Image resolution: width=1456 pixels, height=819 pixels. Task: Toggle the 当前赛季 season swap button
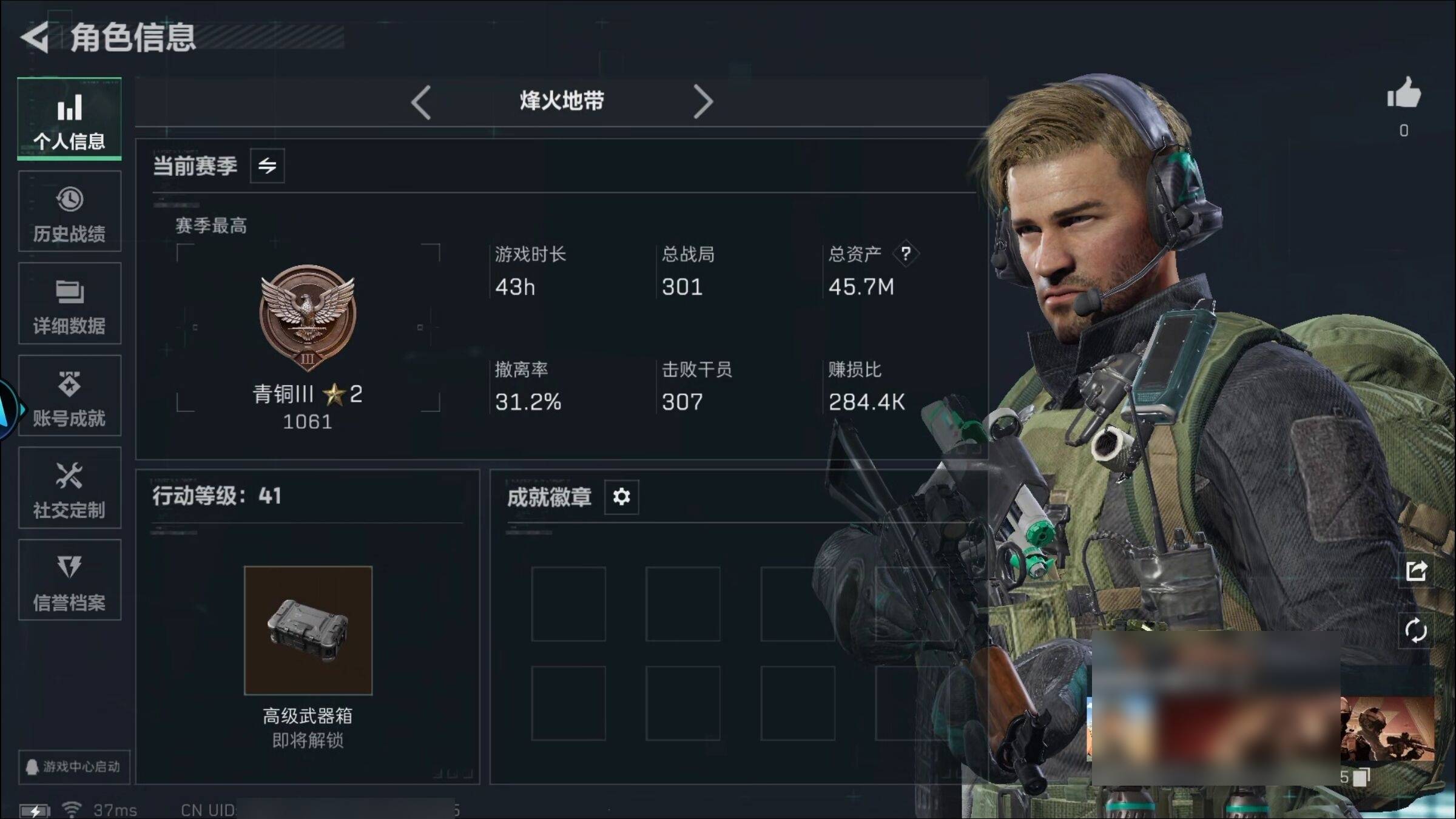point(267,166)
